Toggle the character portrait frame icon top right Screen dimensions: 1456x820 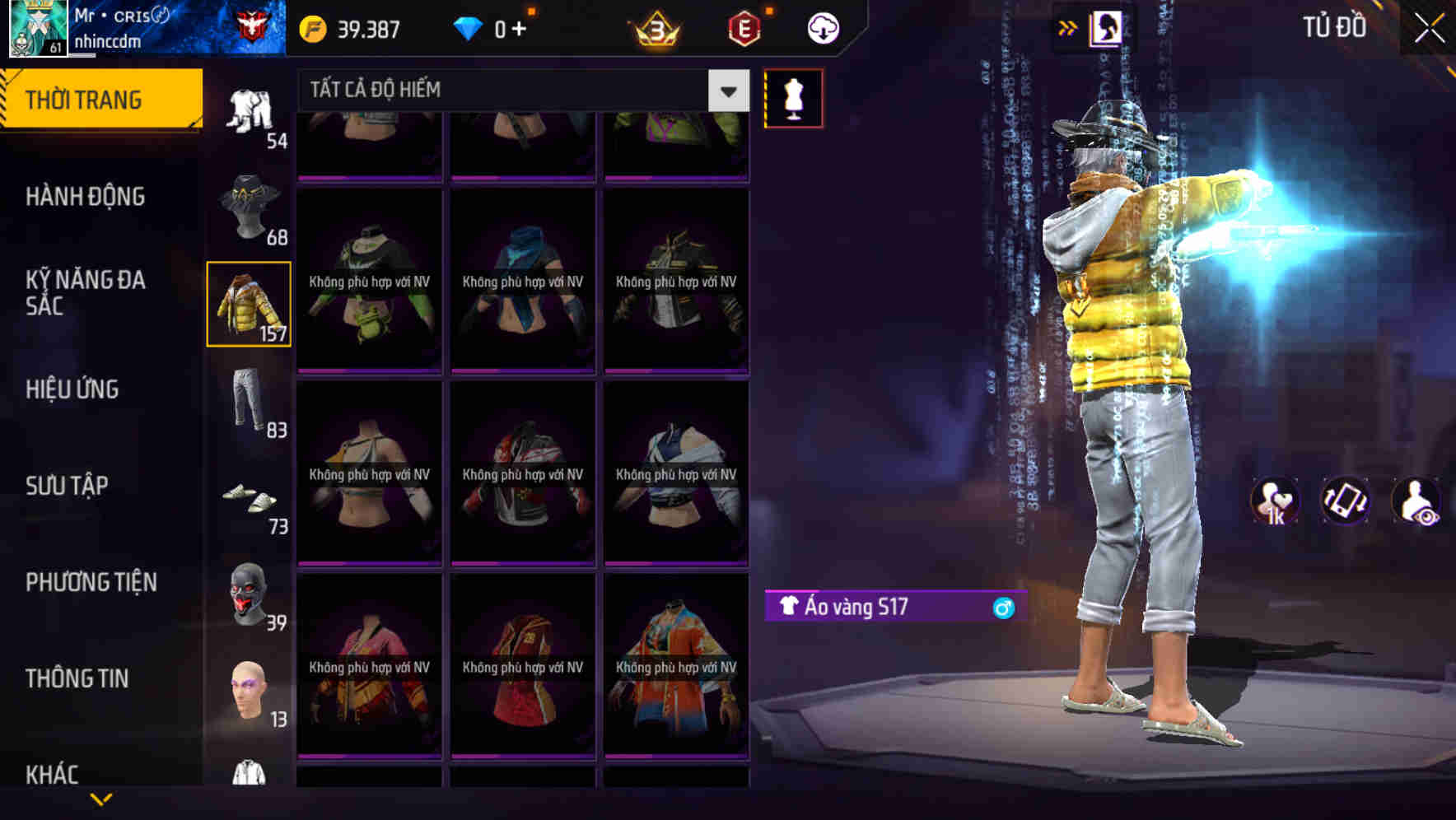(x=1105, y=26)
